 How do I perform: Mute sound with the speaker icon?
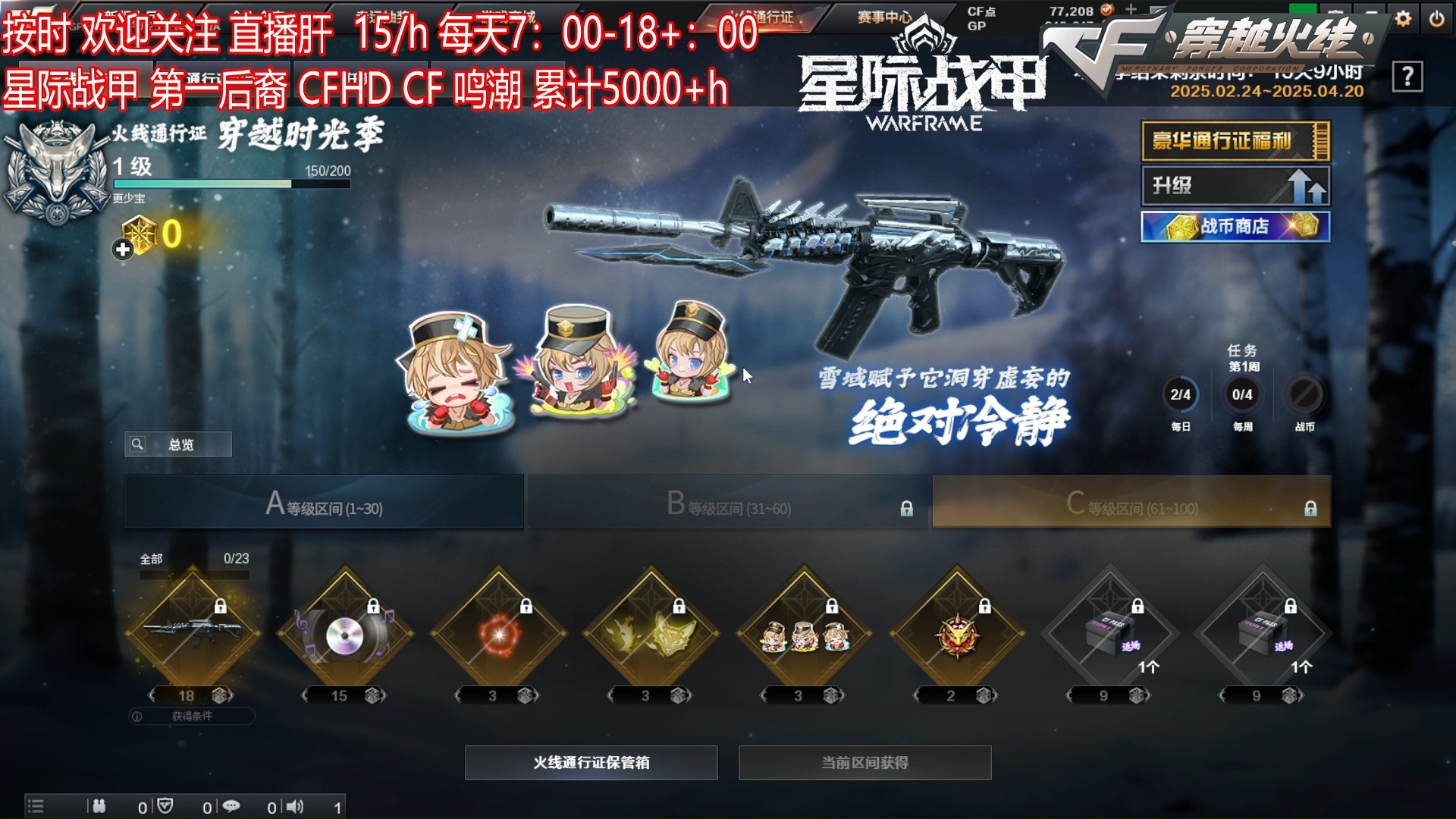(292, 806)
